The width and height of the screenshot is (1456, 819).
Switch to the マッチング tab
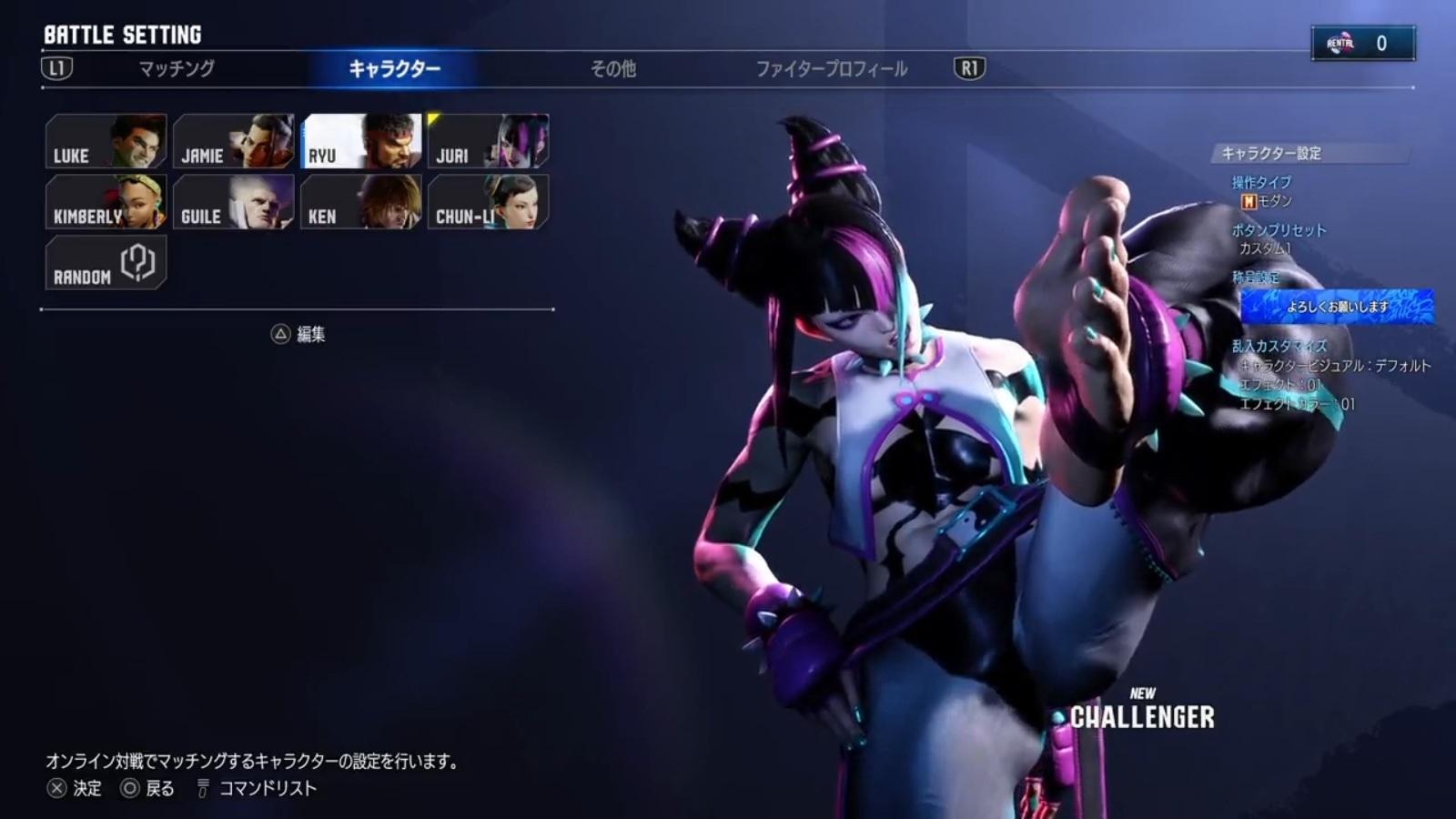point(177,68)
